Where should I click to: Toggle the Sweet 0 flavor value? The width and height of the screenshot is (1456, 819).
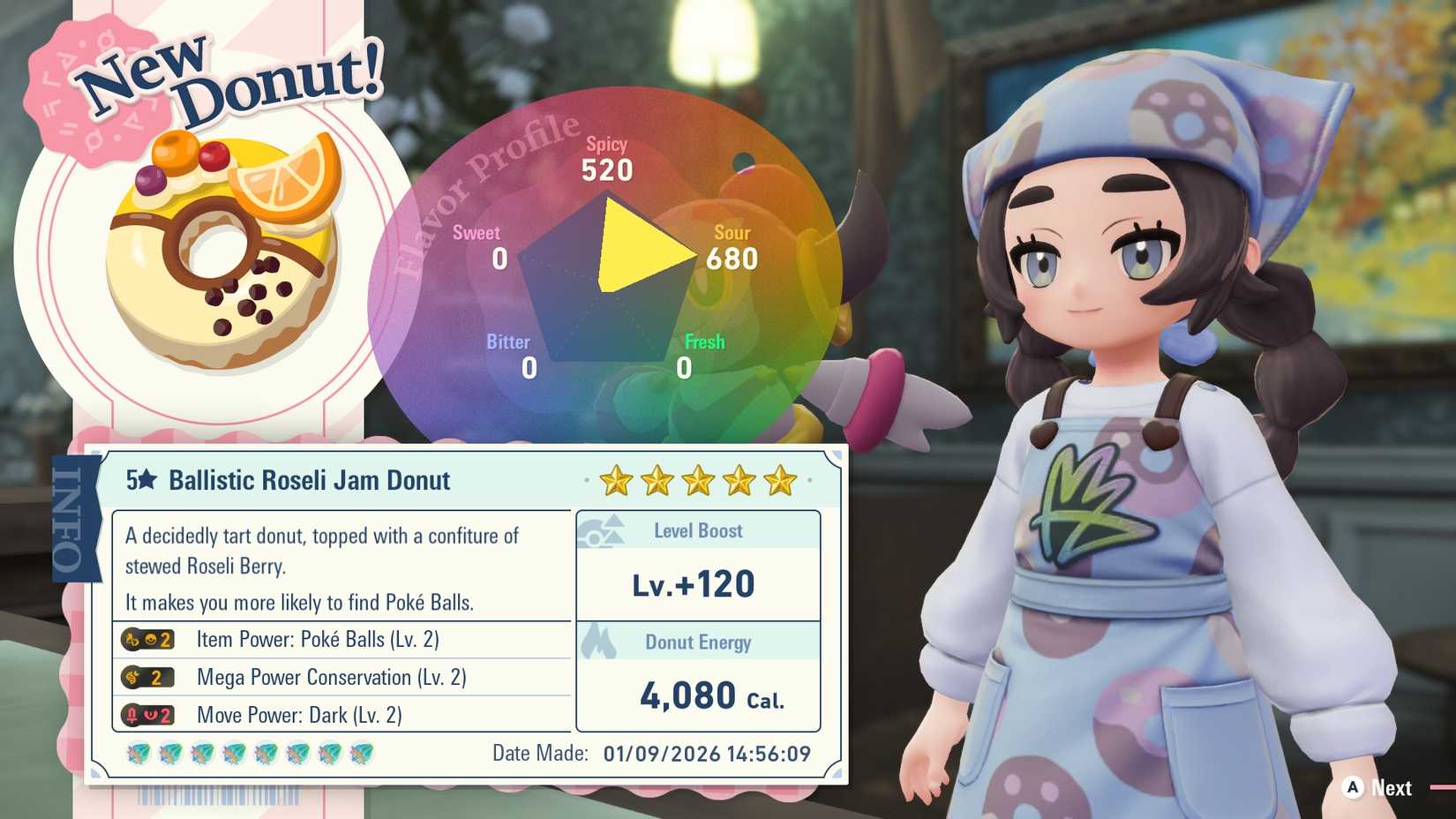tap(477, 245)
